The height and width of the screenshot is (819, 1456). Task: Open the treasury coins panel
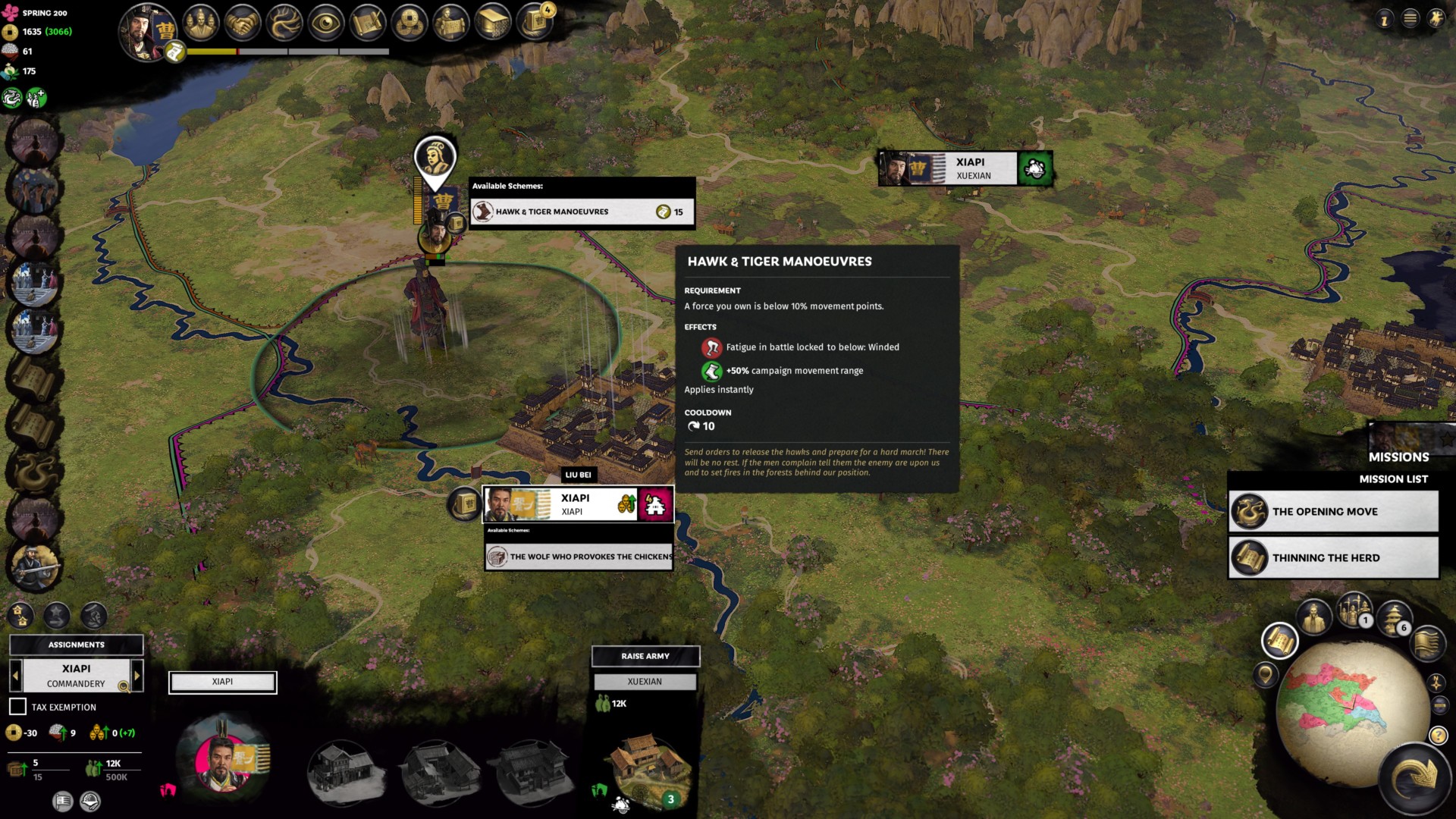click(409, 24)
